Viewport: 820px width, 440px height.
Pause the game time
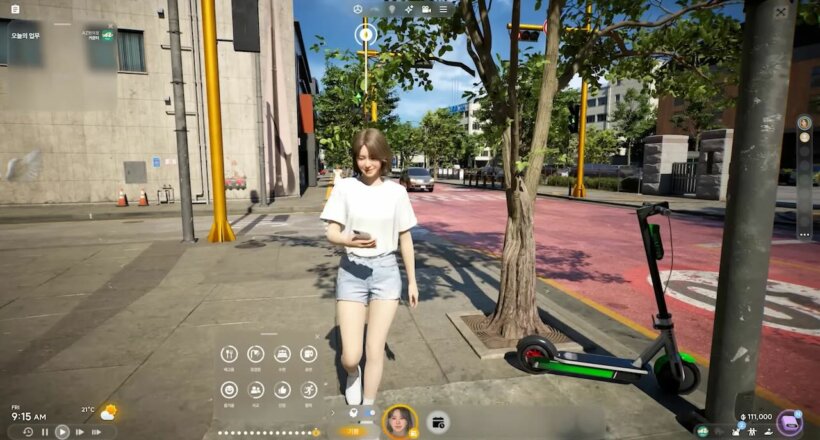click(x=45, y=432)
